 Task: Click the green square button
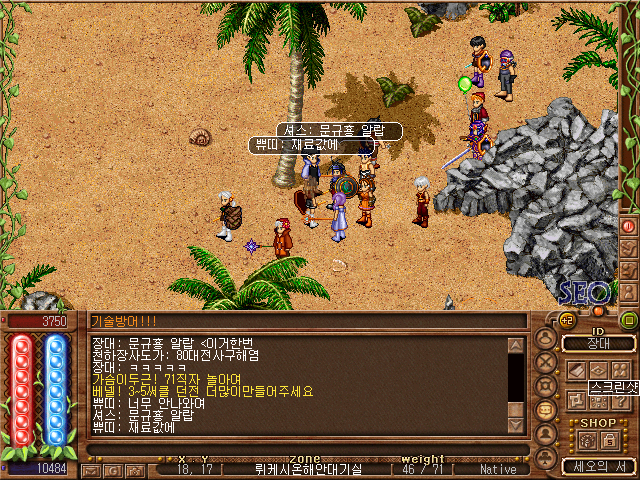[x=629, y=320]
